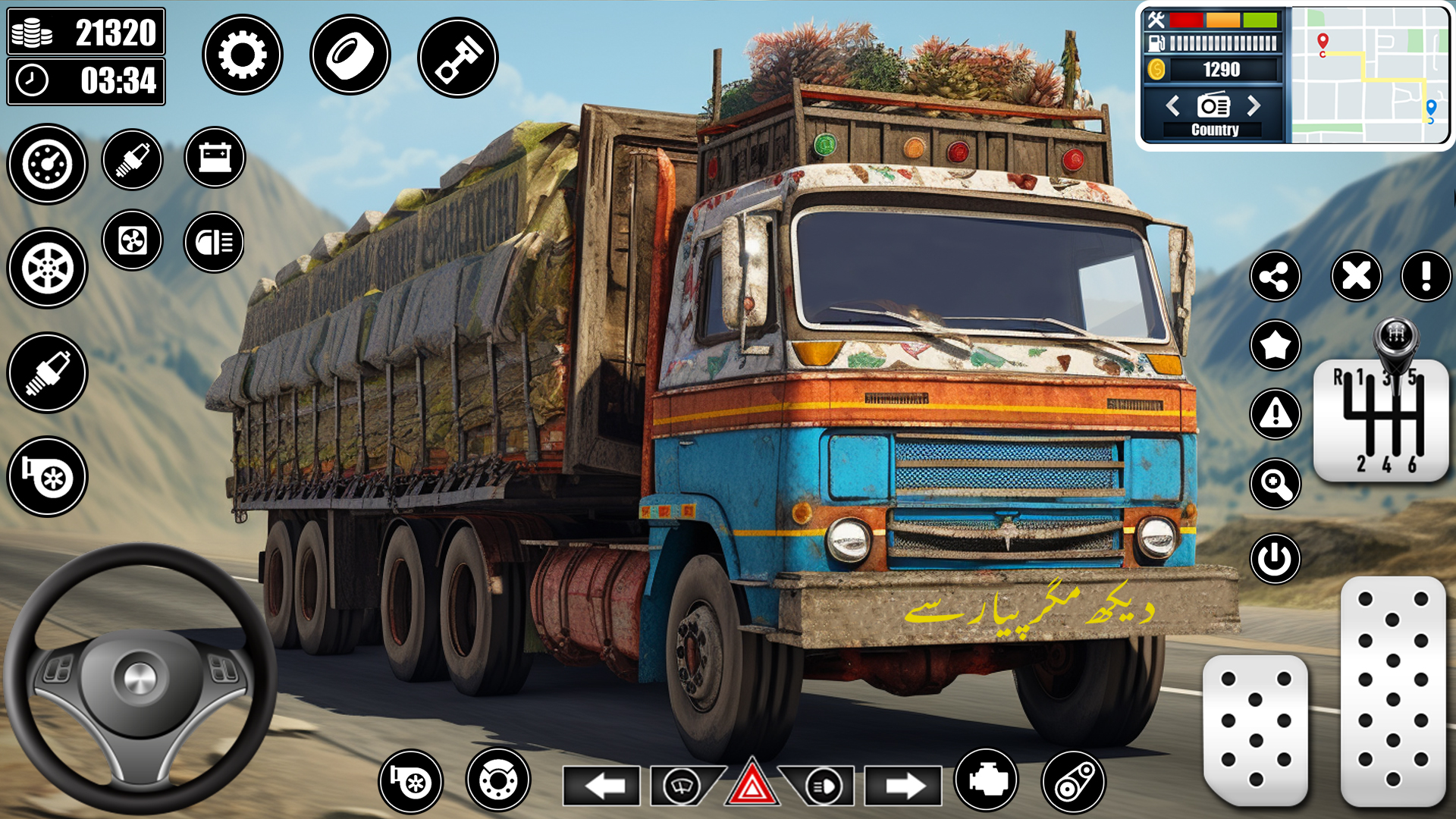The width and height of the screenshot is (1456, 819).
Task: Tap the battery indicator icon
Action: [x=215, y=157]
